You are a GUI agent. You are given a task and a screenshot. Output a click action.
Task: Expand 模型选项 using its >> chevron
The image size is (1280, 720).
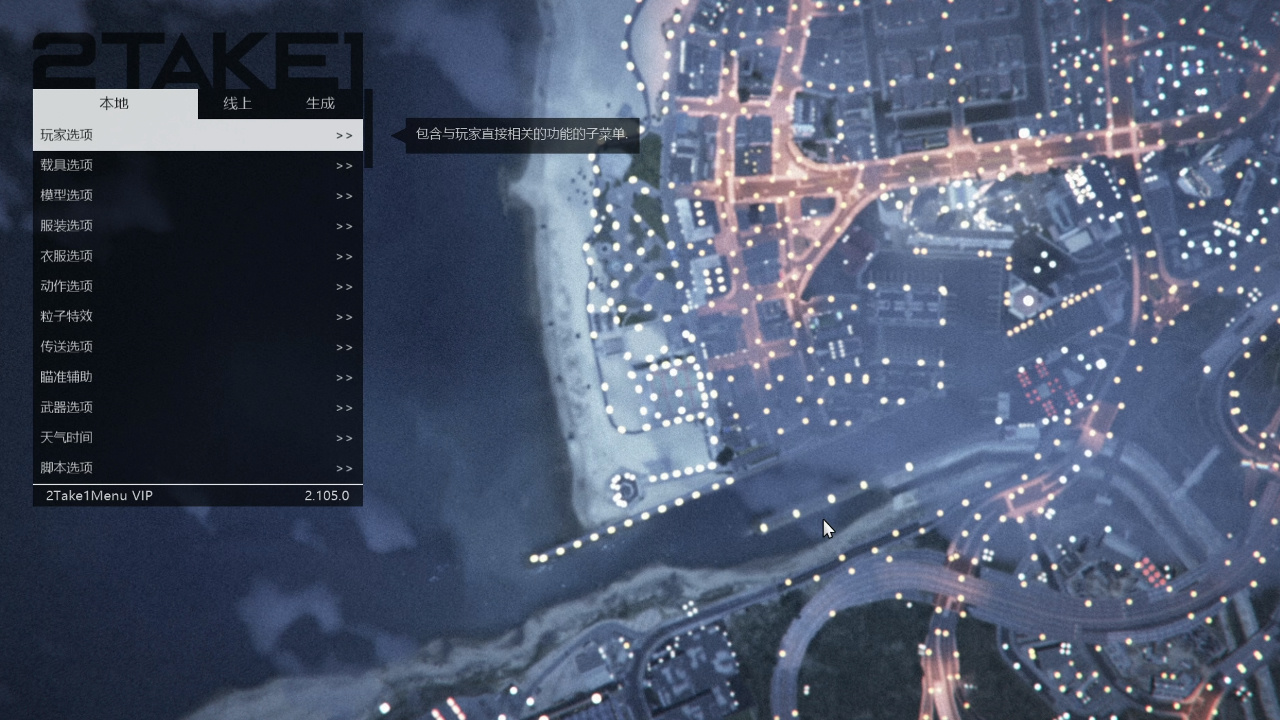pyautogui.click(x=344, y=195)
